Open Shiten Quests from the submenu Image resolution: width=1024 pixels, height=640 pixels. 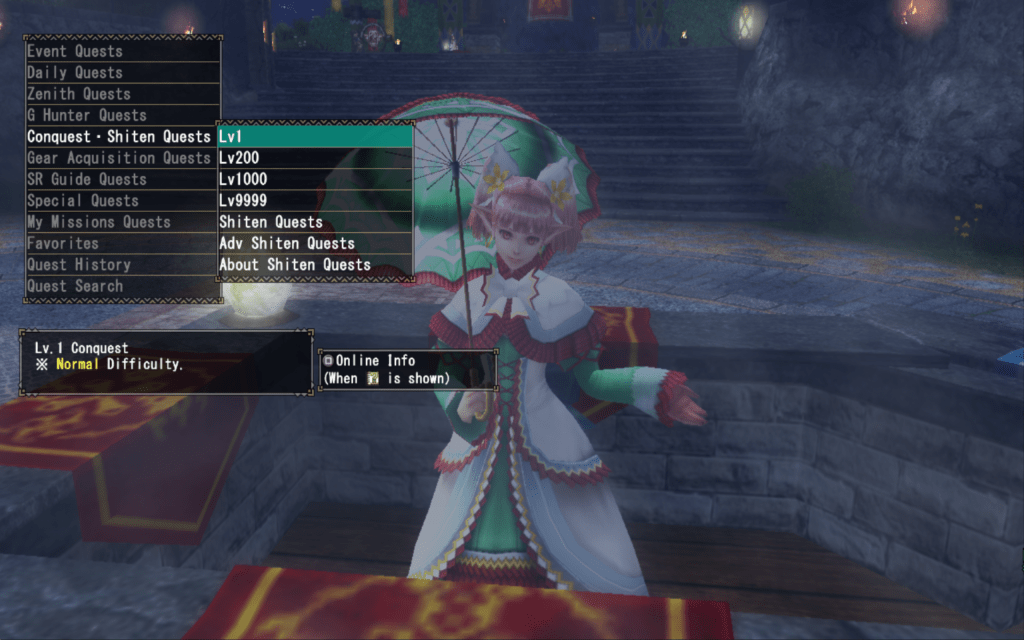click(315, 222)
